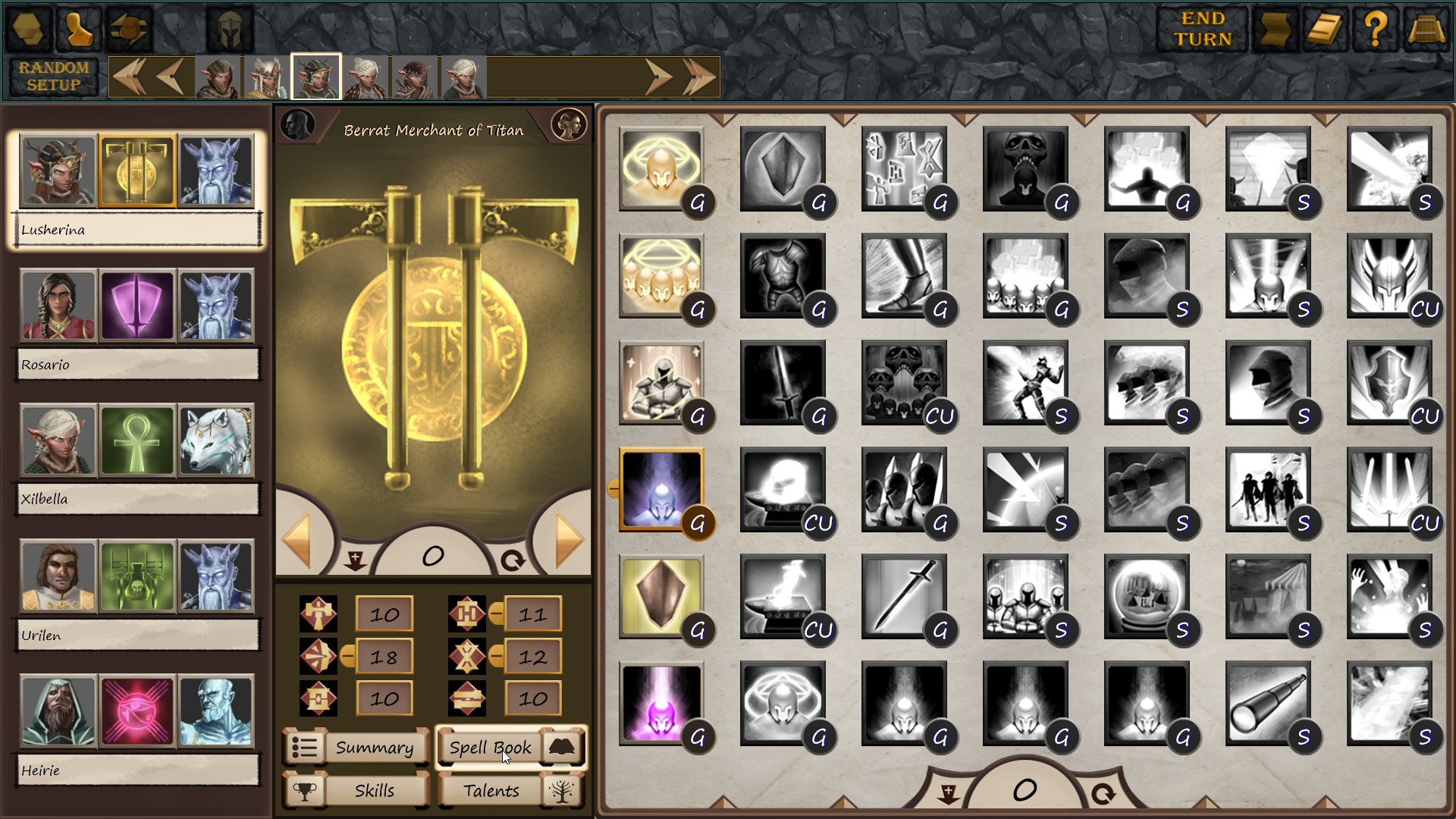Select Urilen in the party list
This screenshot has height=819, width=1456.
[x=137, y=635]
